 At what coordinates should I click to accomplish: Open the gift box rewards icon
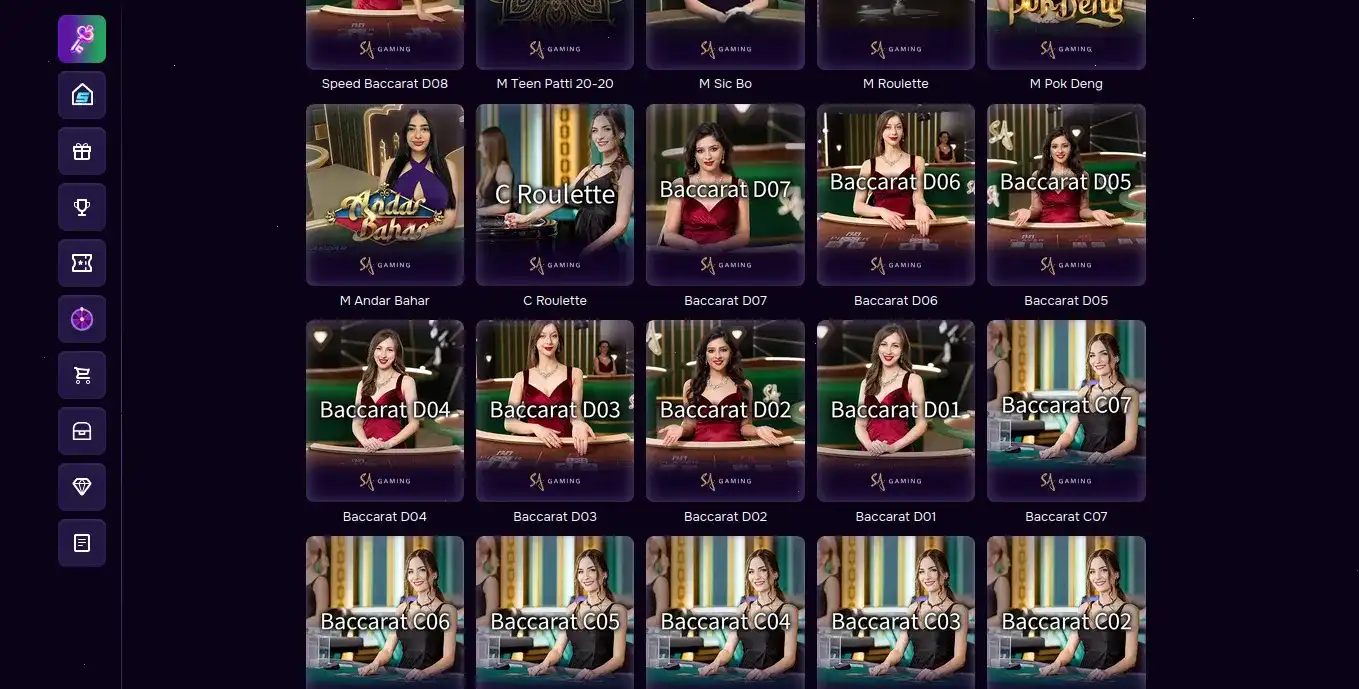(82, 151)
